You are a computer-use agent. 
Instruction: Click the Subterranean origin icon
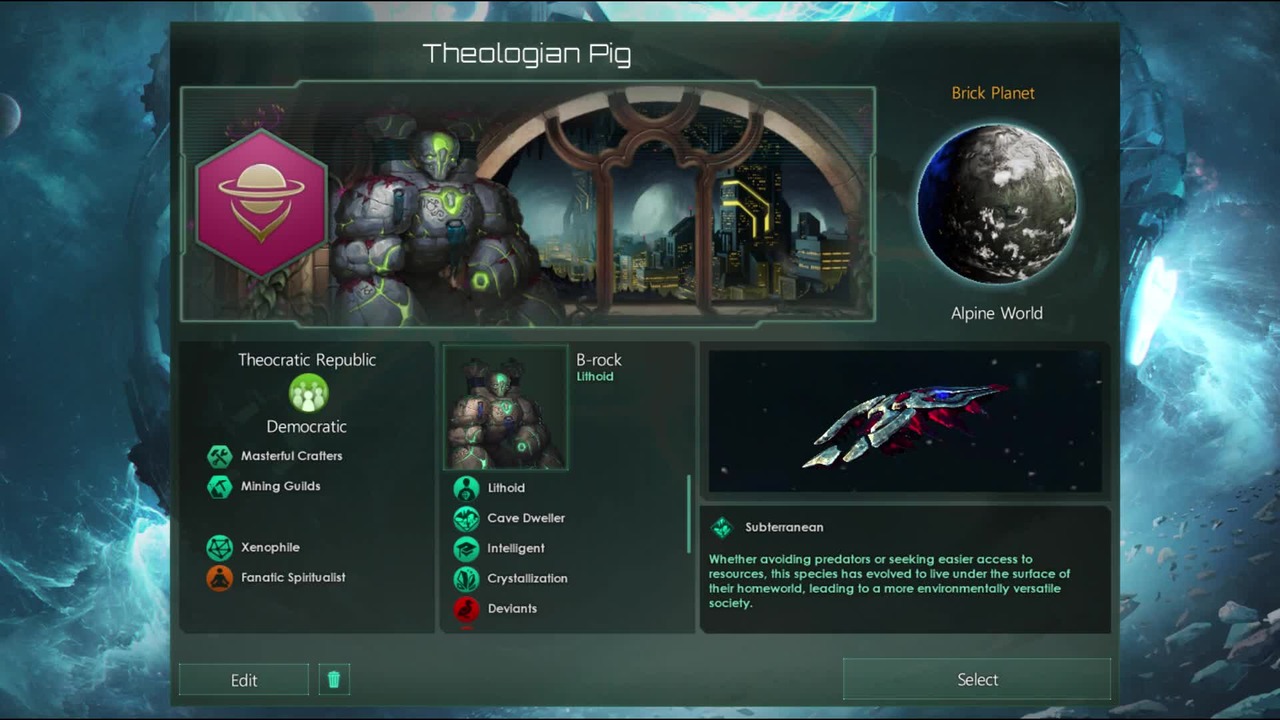[x=721, y=528]
